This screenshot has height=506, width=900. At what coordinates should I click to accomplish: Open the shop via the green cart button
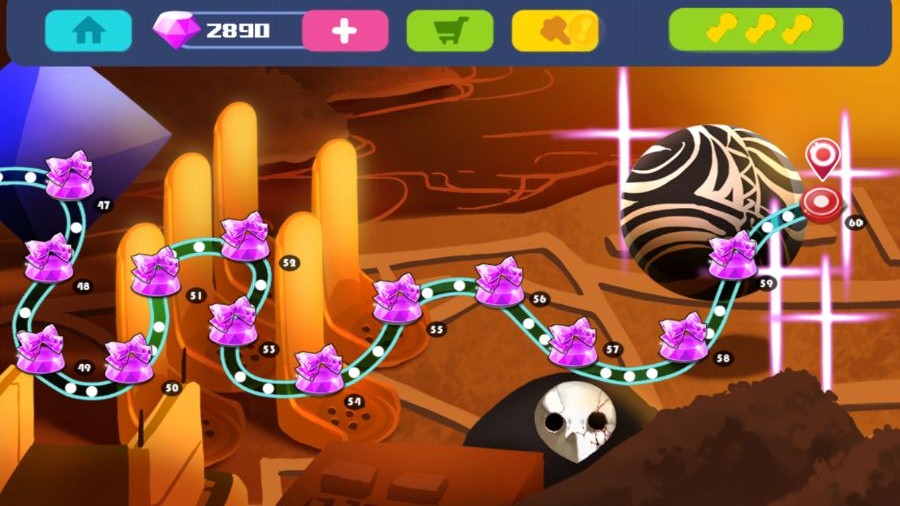tap(449, 31)
